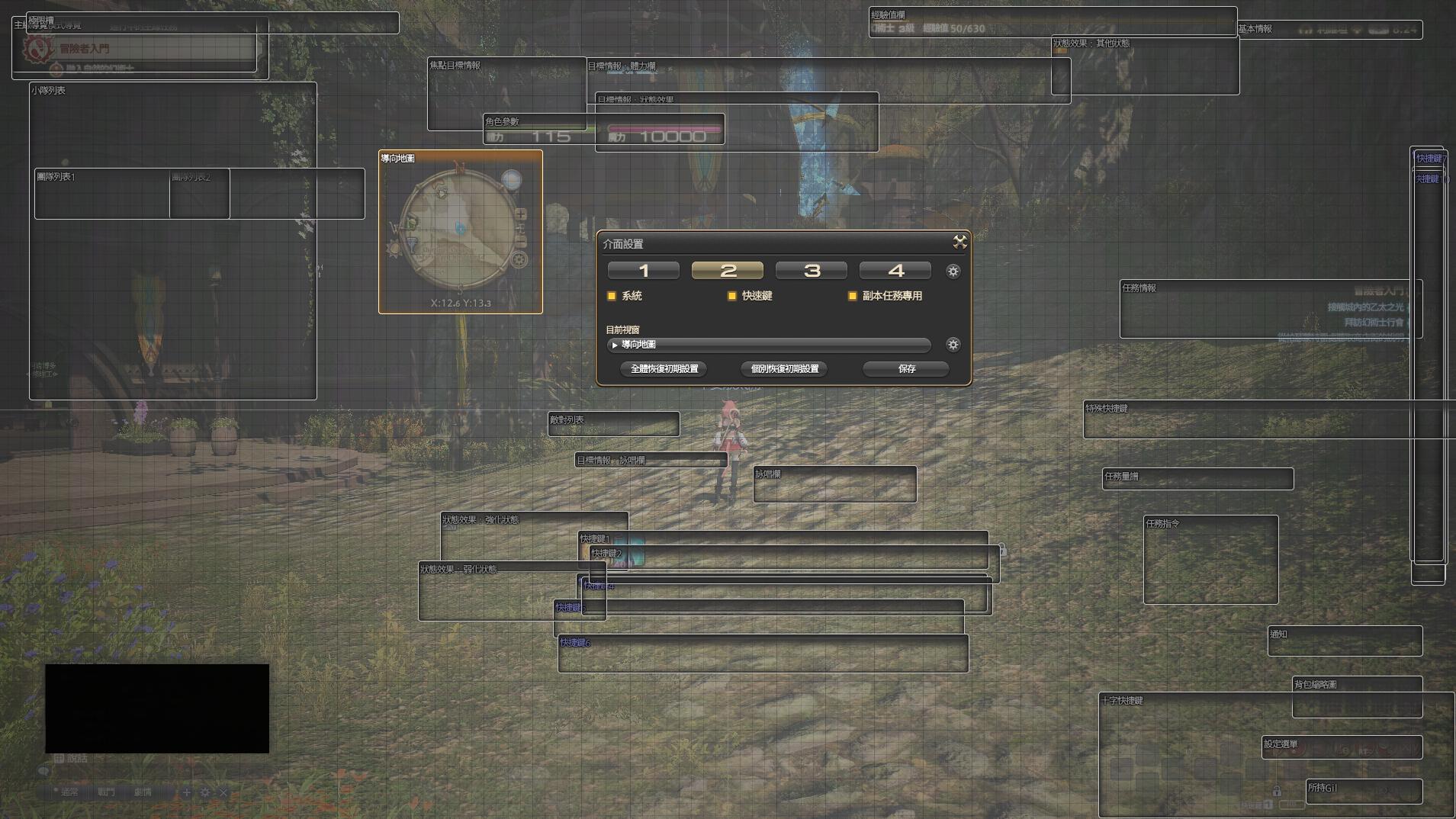Viewport: 1456px width, 819px height.
Task: Click the wrench icon on the 介面設置 title bar
Action: pyautogui.click(x=960, y=242)
